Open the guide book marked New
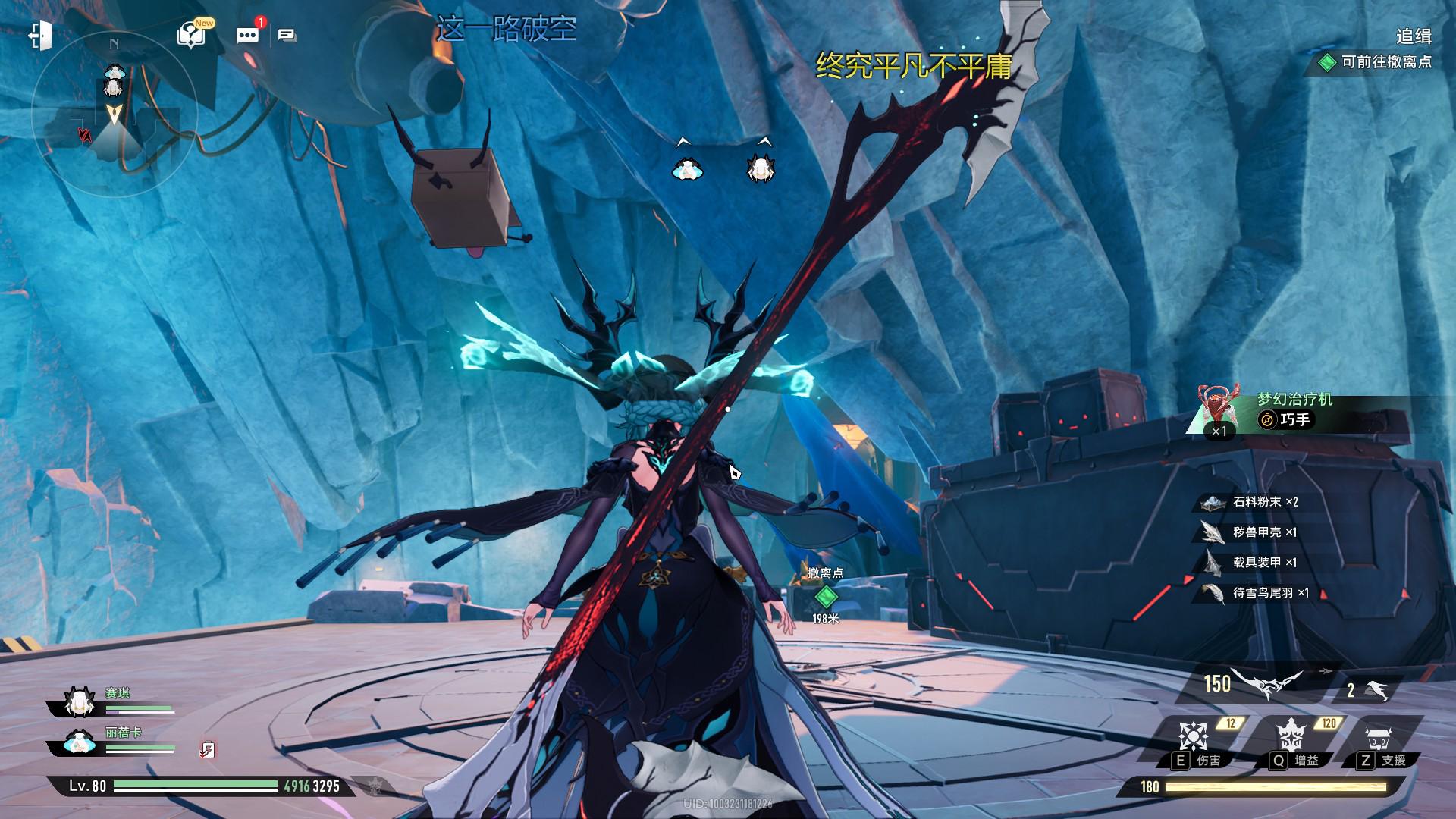1456x819 pixels. click(192, 35)
